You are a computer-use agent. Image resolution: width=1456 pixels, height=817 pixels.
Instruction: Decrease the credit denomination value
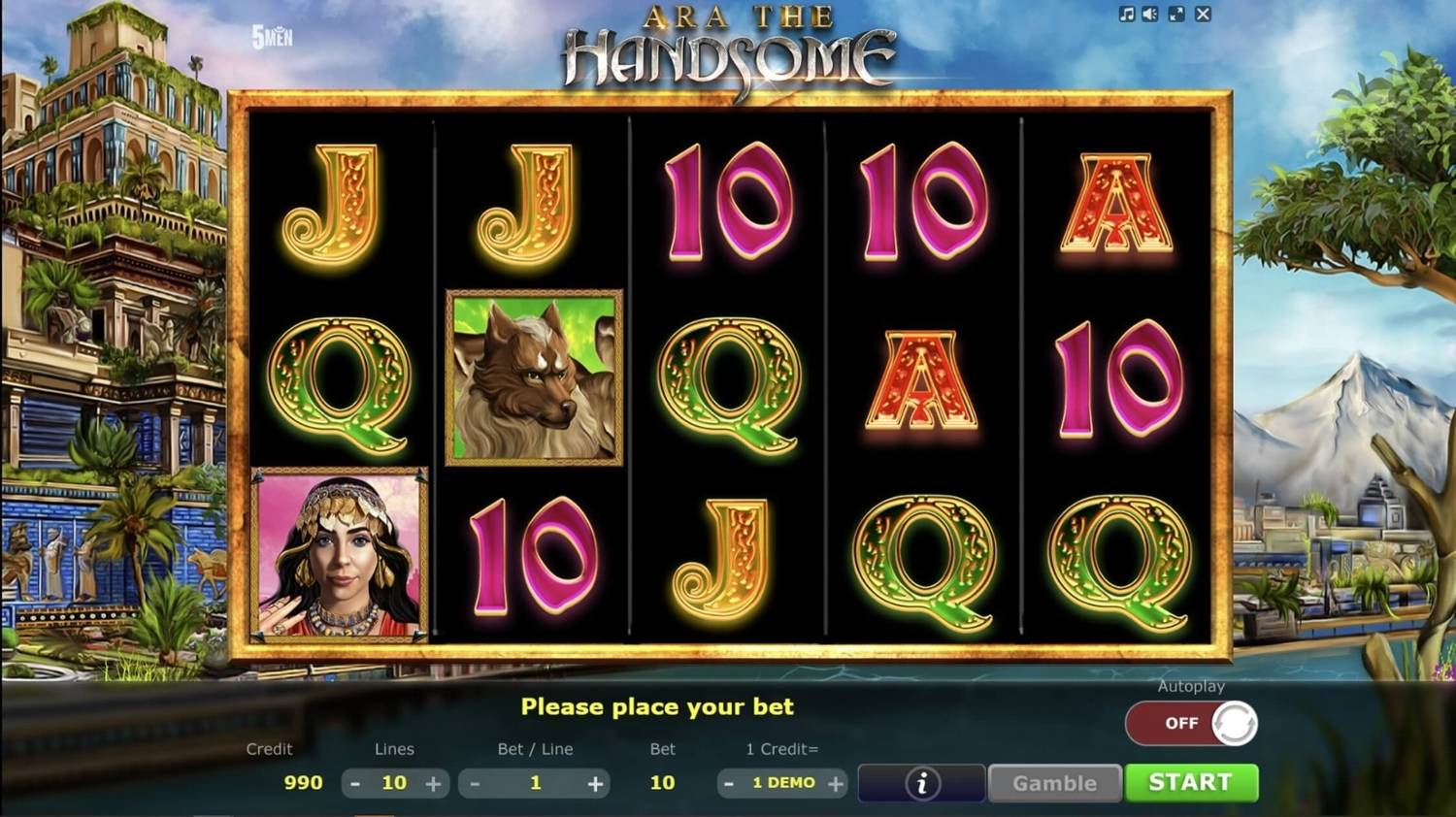pos(728,783)
